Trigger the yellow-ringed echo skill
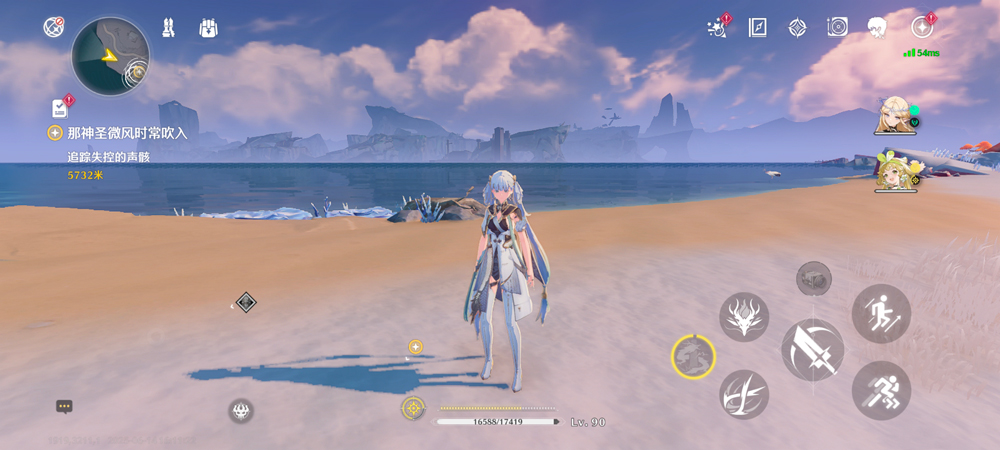This screenshot has height=450, width=1000. pos(693,356)
